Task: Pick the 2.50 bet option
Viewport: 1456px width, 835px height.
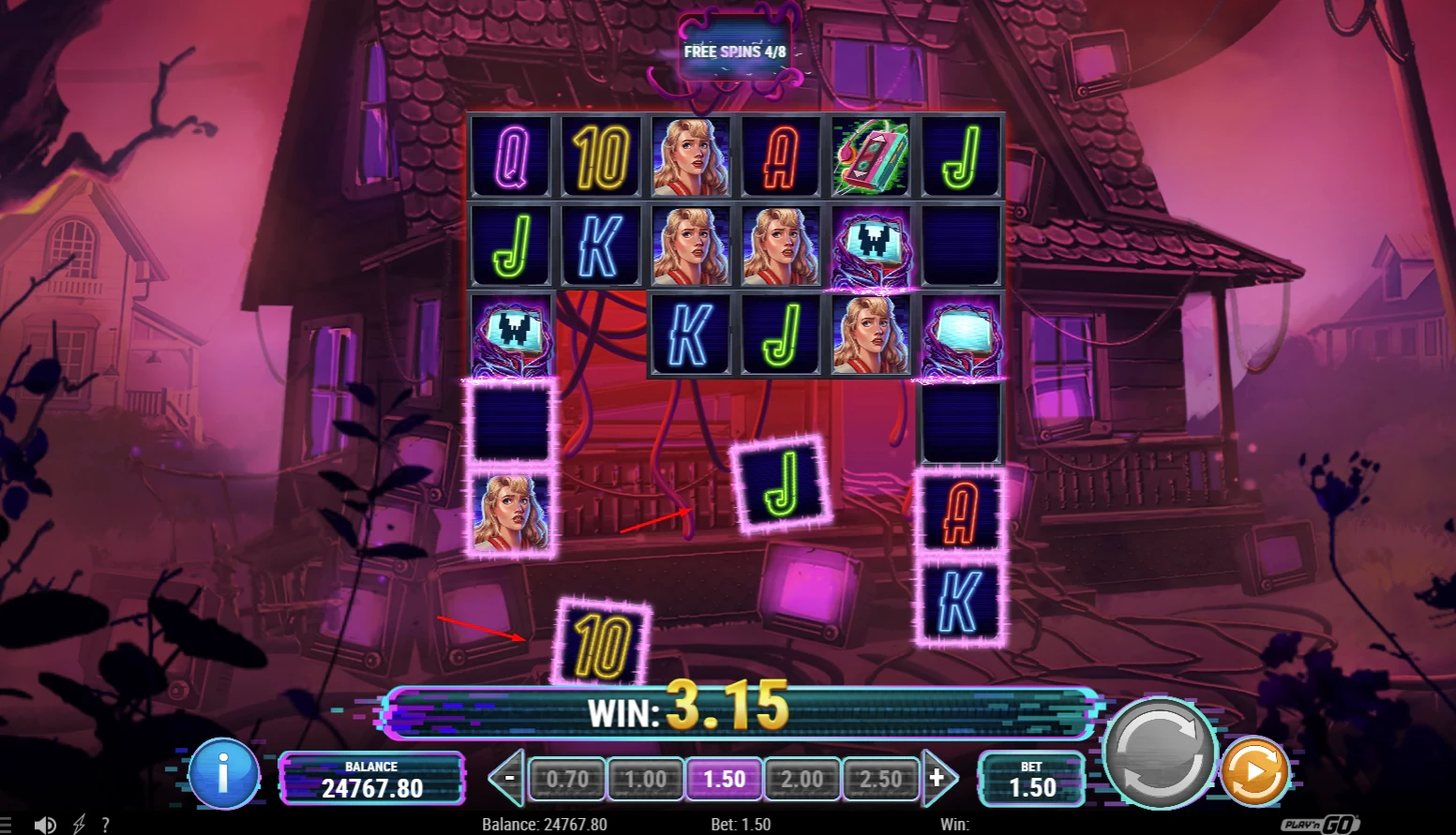Action: (880, 779)
